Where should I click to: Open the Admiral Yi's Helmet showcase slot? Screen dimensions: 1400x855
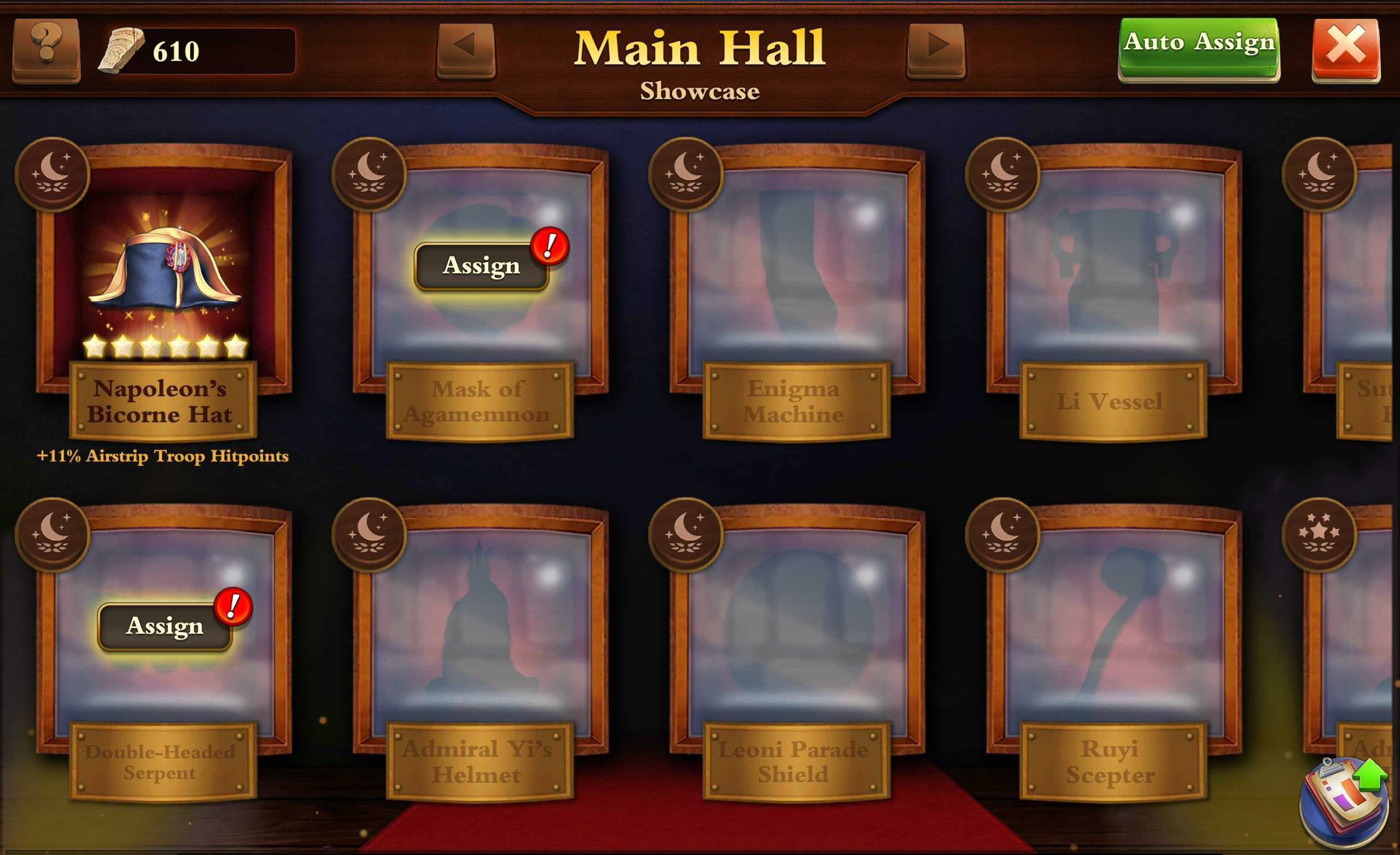(x=480, y=631)
